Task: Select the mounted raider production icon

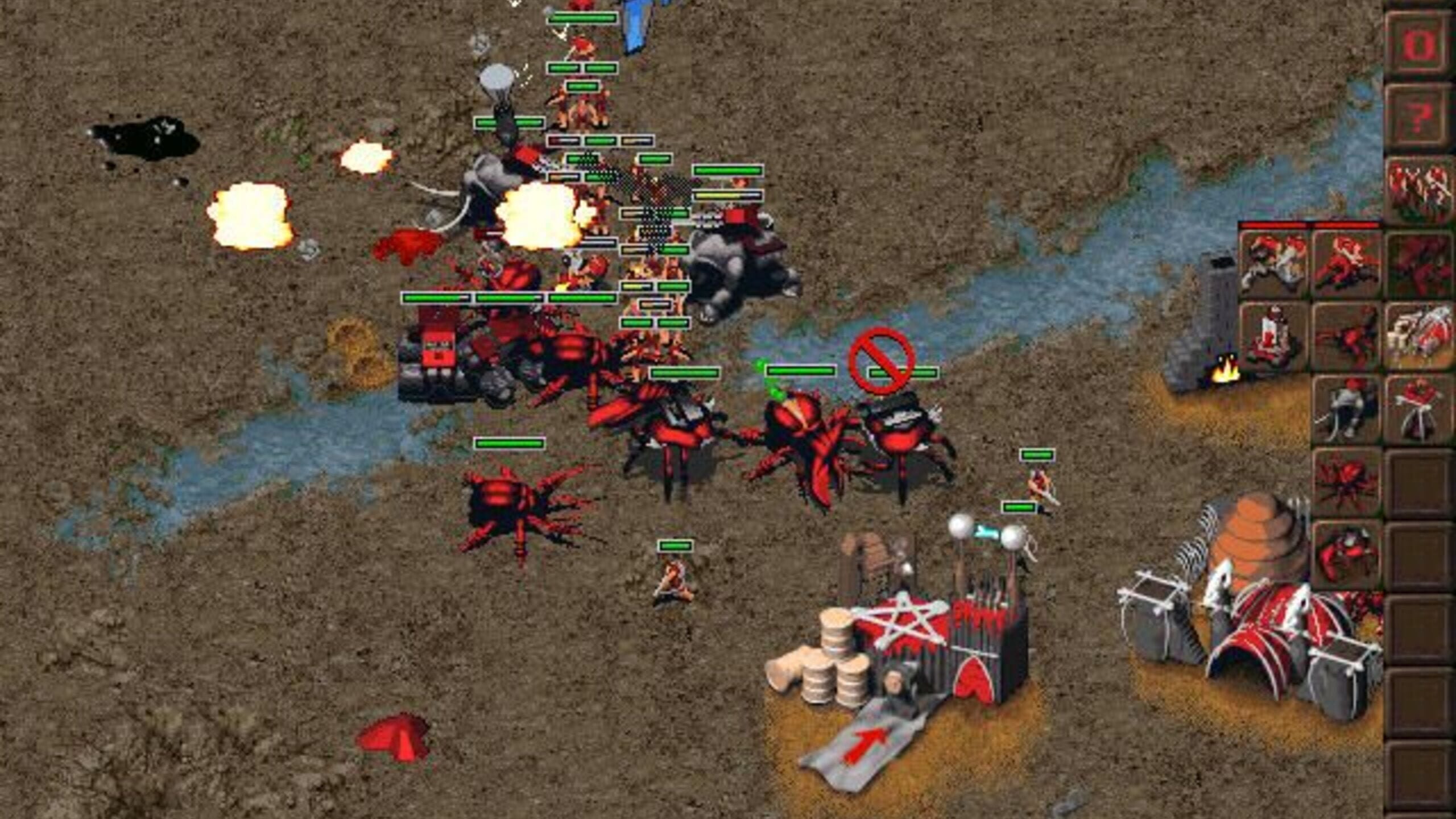Action: pyautogui.click(x=1348, y=262)
